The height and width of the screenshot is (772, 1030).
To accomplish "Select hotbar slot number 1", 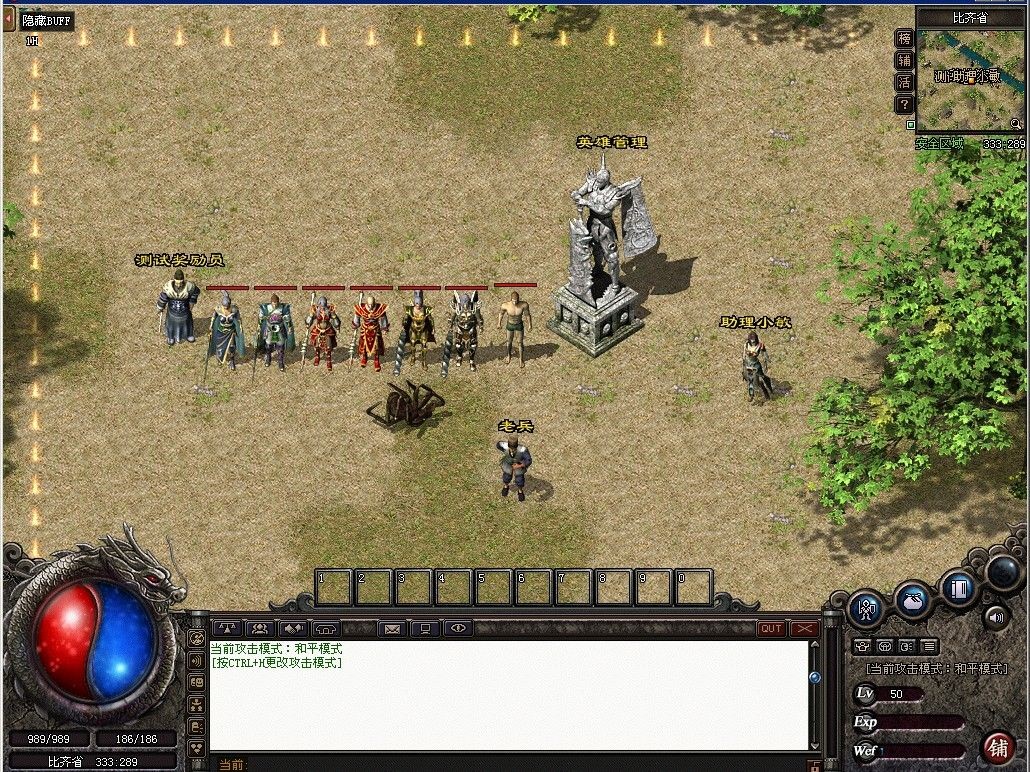I will (x=334, y=588).
